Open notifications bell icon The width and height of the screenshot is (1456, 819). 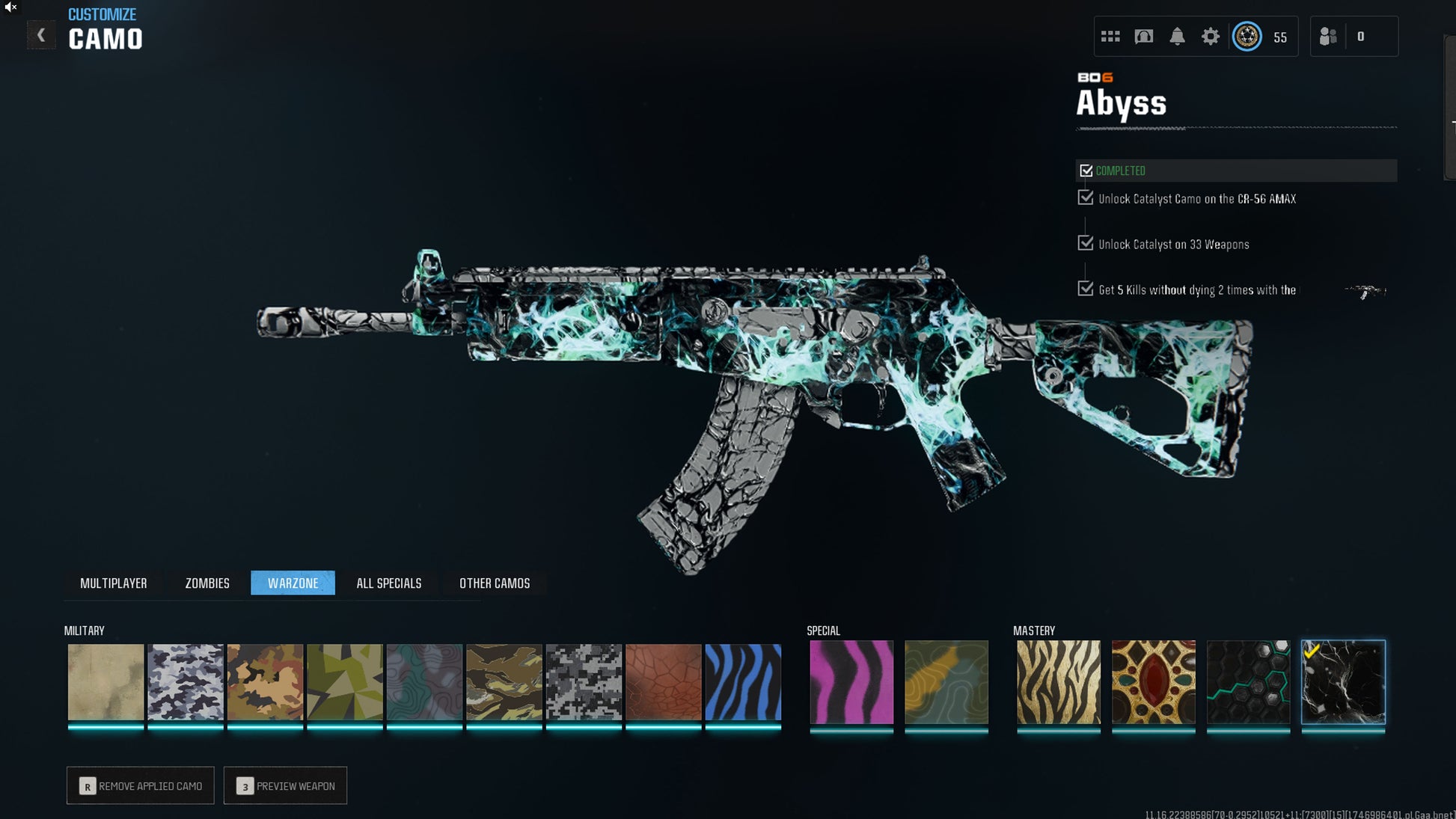pyautogui.click(x=1177, y=37)
